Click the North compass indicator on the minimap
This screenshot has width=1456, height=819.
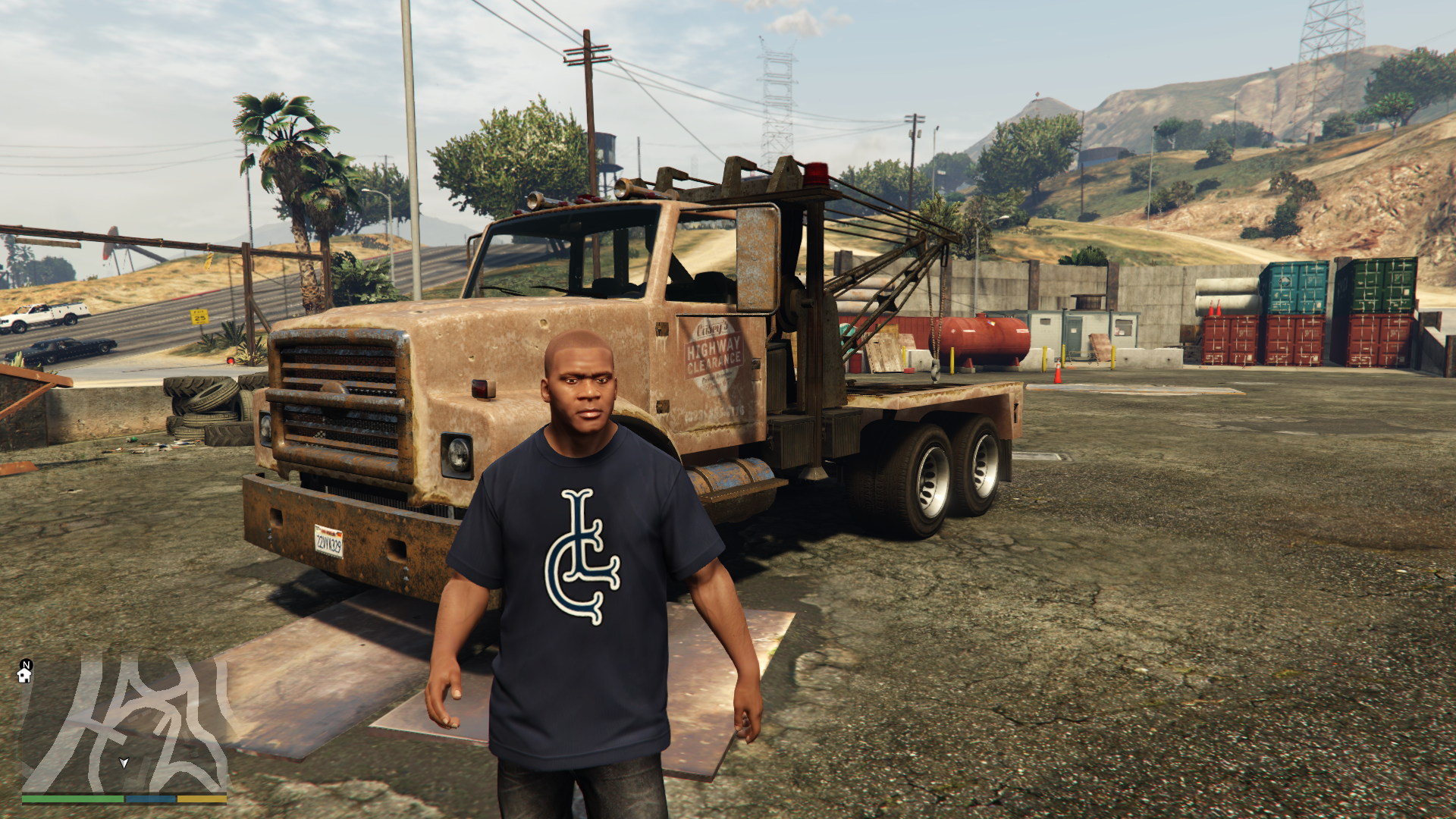[x=27, y=665]
